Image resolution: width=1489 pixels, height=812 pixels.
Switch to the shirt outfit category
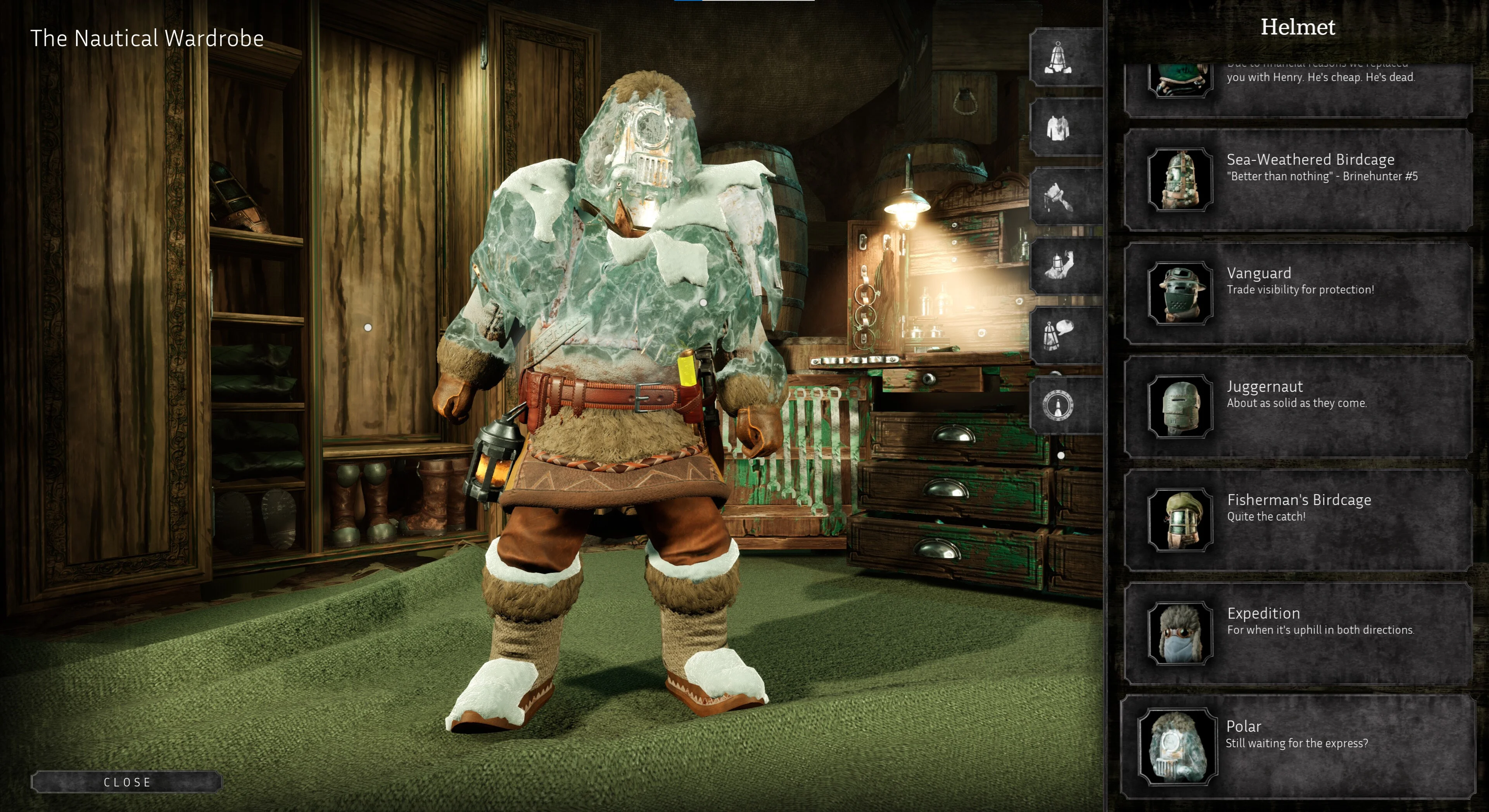coord(1058,127)
